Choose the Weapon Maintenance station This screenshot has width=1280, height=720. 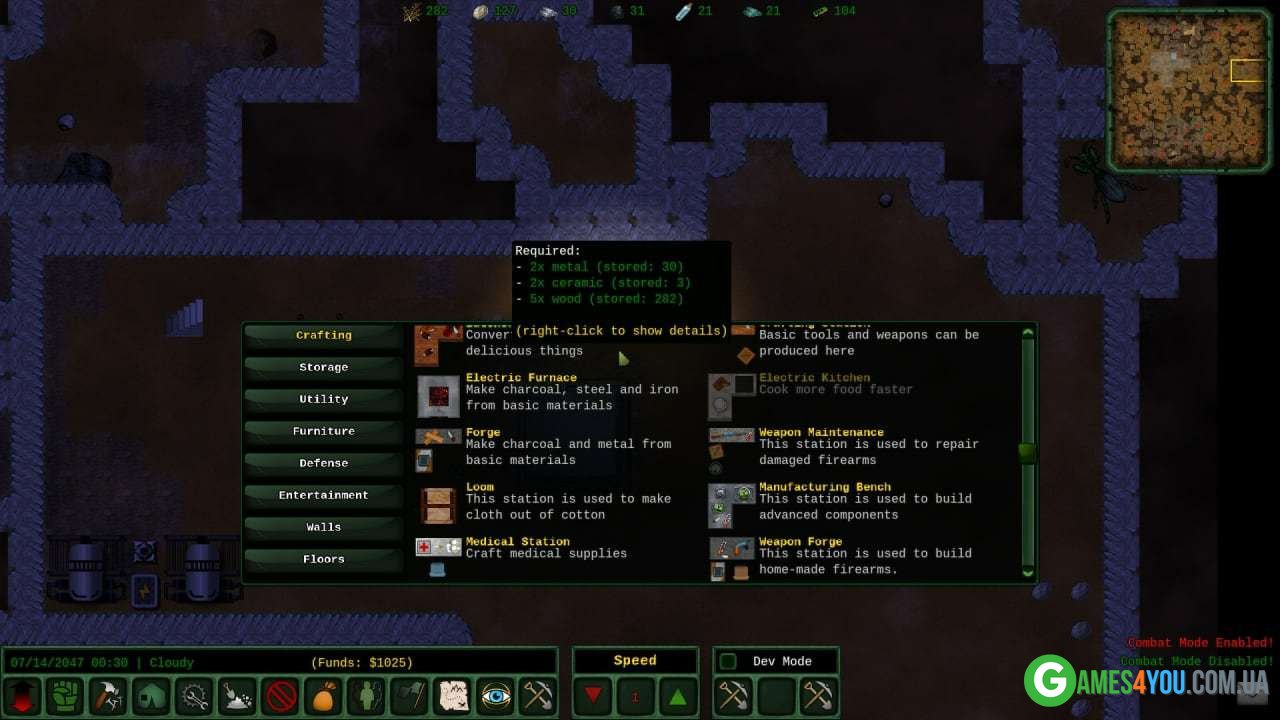click(x=821, y=433)
